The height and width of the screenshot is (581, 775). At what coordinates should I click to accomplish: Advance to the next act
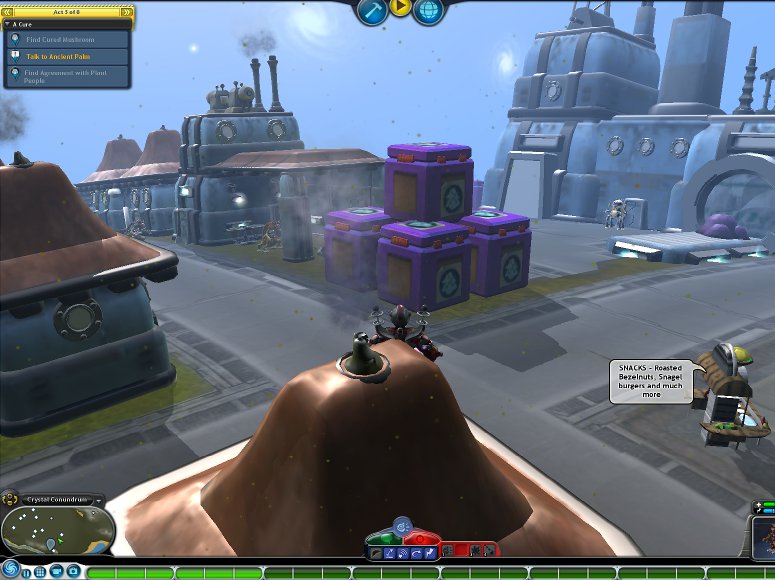pos(126,12)
